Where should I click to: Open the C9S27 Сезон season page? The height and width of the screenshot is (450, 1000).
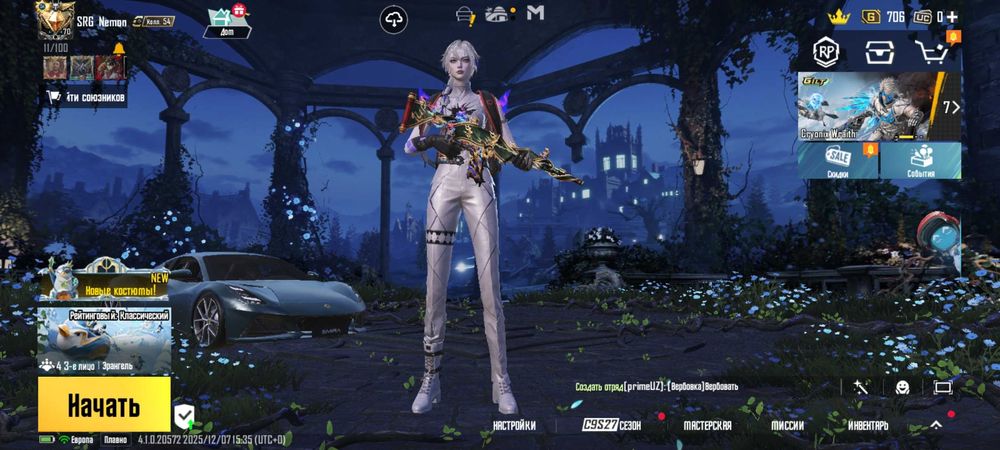613,425
